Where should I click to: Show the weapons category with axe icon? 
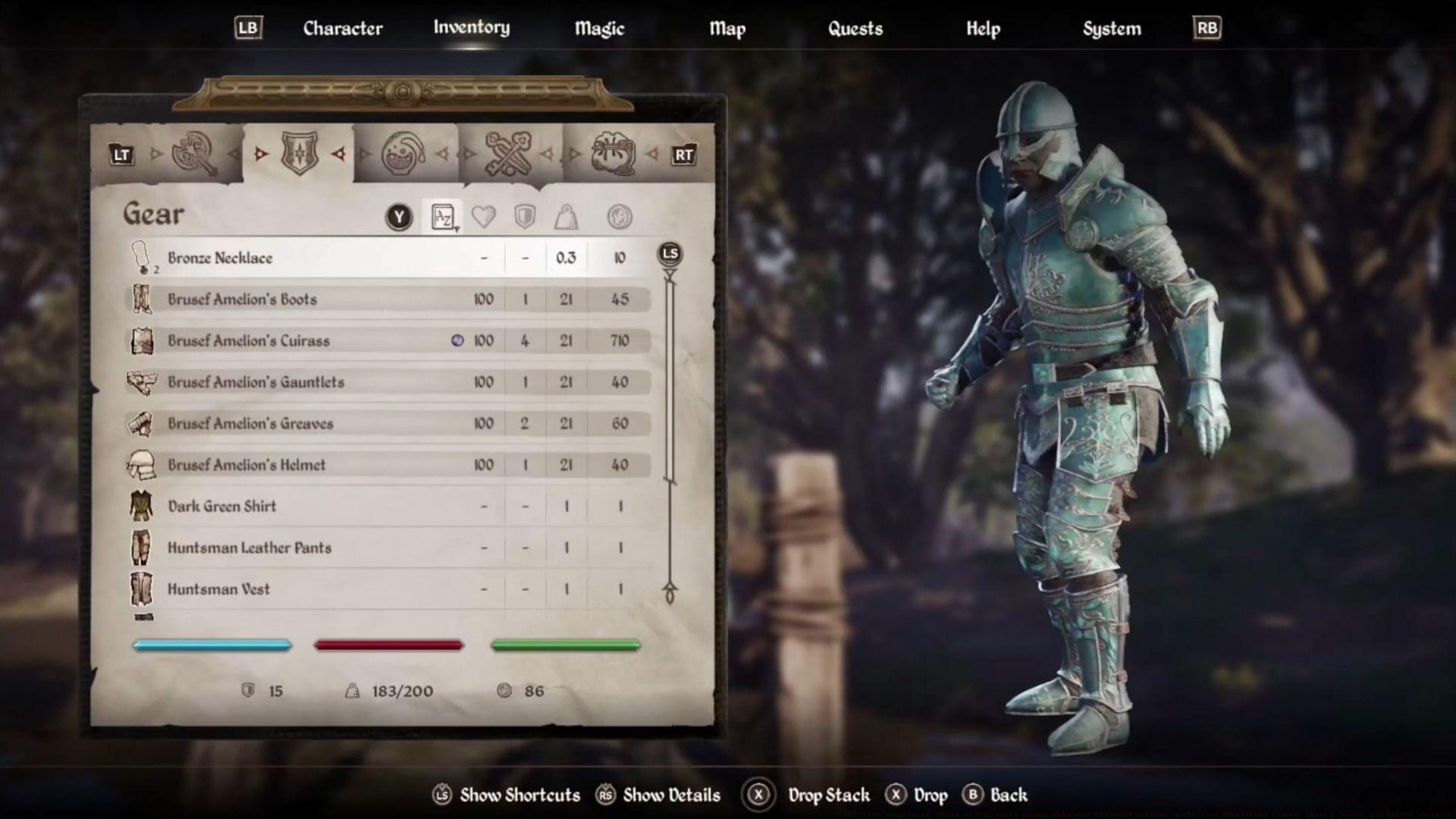coord(195,154)
